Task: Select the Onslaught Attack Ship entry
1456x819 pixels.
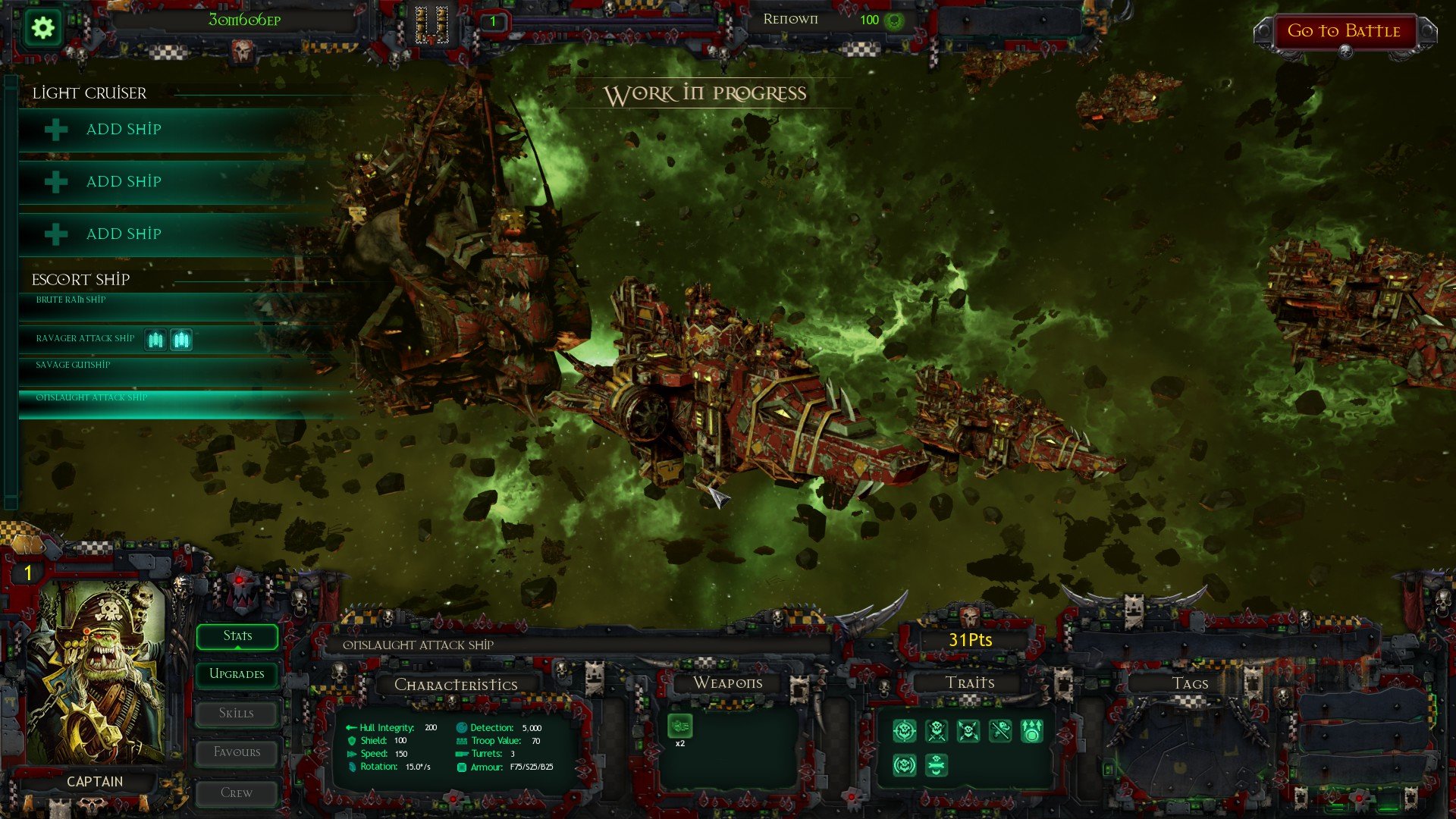Action: 91,396
